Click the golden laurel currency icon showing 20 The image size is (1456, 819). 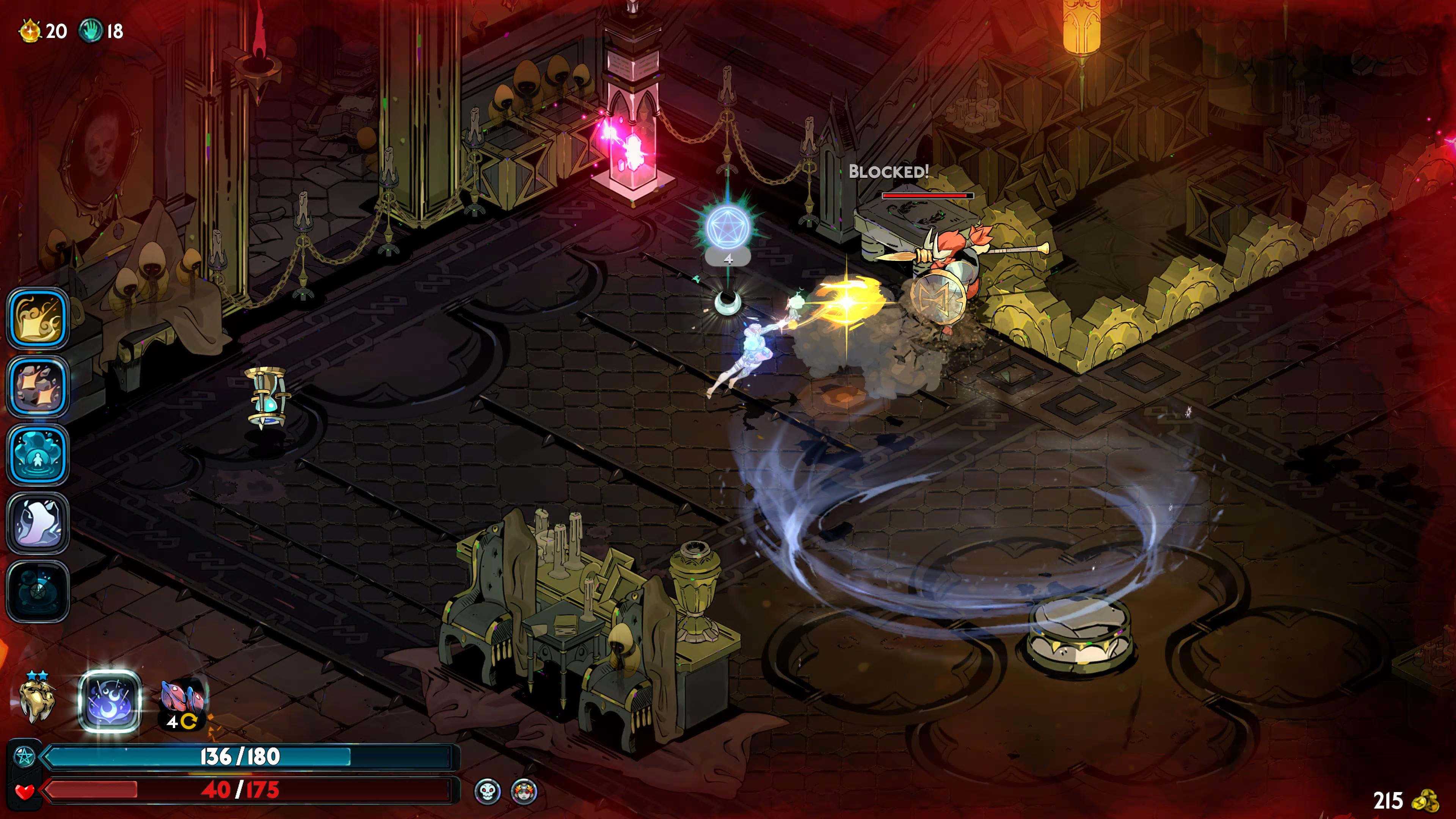coord(30,31)
